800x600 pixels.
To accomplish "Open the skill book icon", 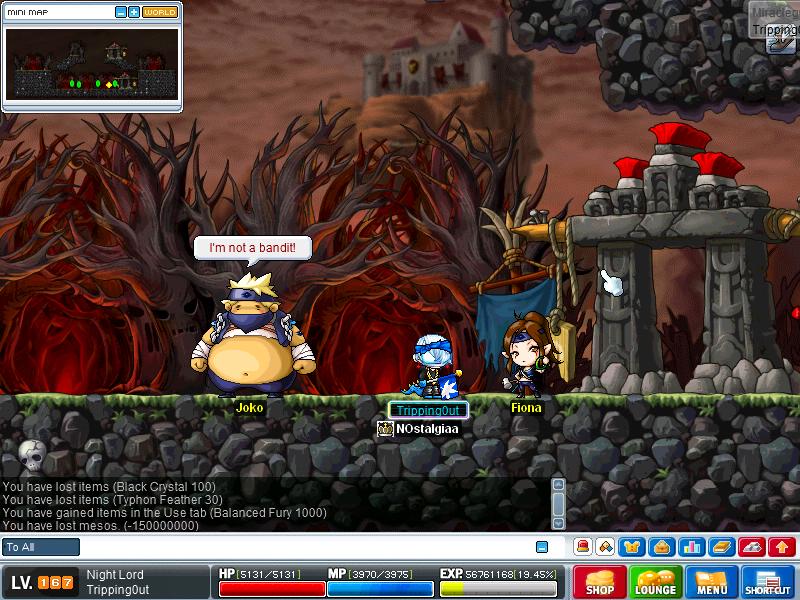I will tap(722, 547).
